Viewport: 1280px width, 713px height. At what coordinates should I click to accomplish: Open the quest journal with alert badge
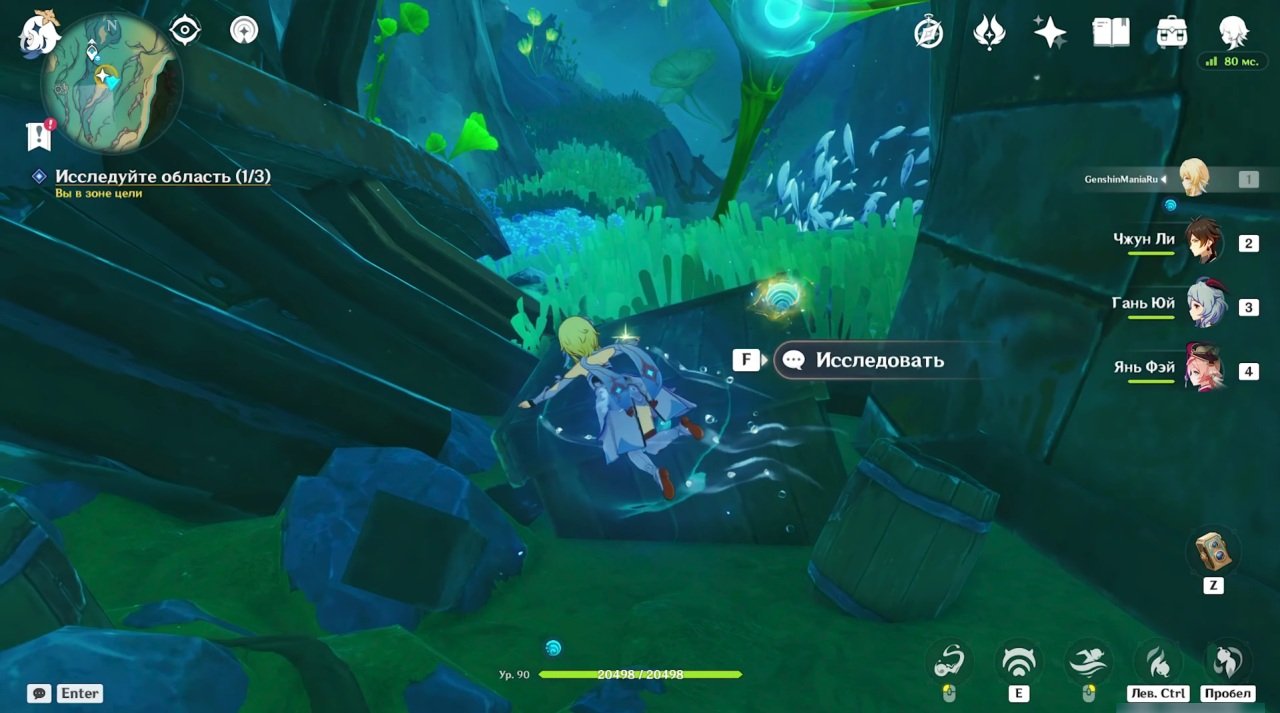(x=39, y=135)
